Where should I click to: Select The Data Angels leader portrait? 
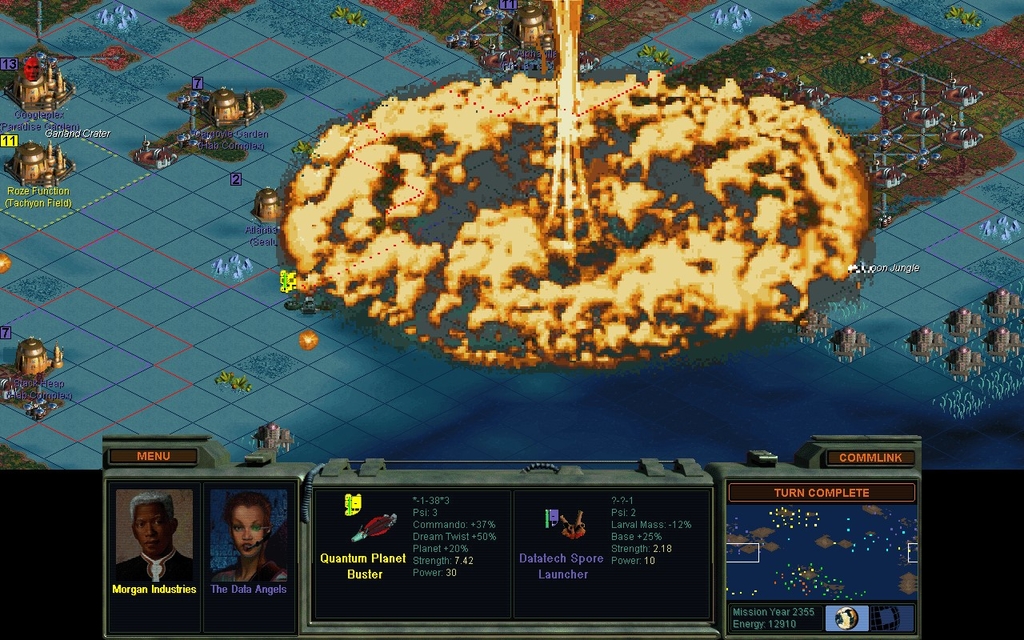click(x=248, y=535)
